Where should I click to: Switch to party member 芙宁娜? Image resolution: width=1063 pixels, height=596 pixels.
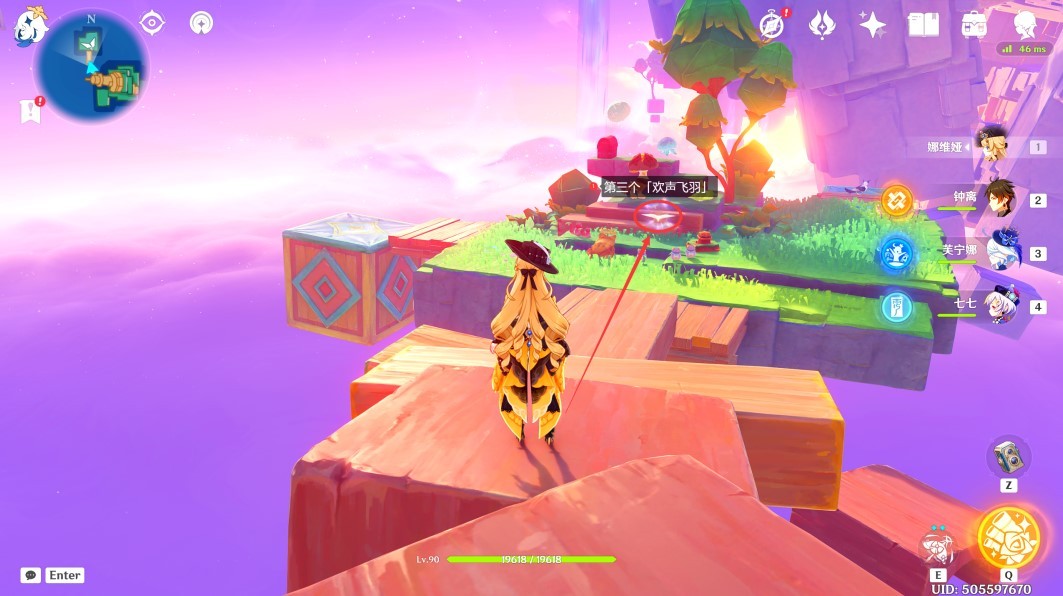[1000, 250]
